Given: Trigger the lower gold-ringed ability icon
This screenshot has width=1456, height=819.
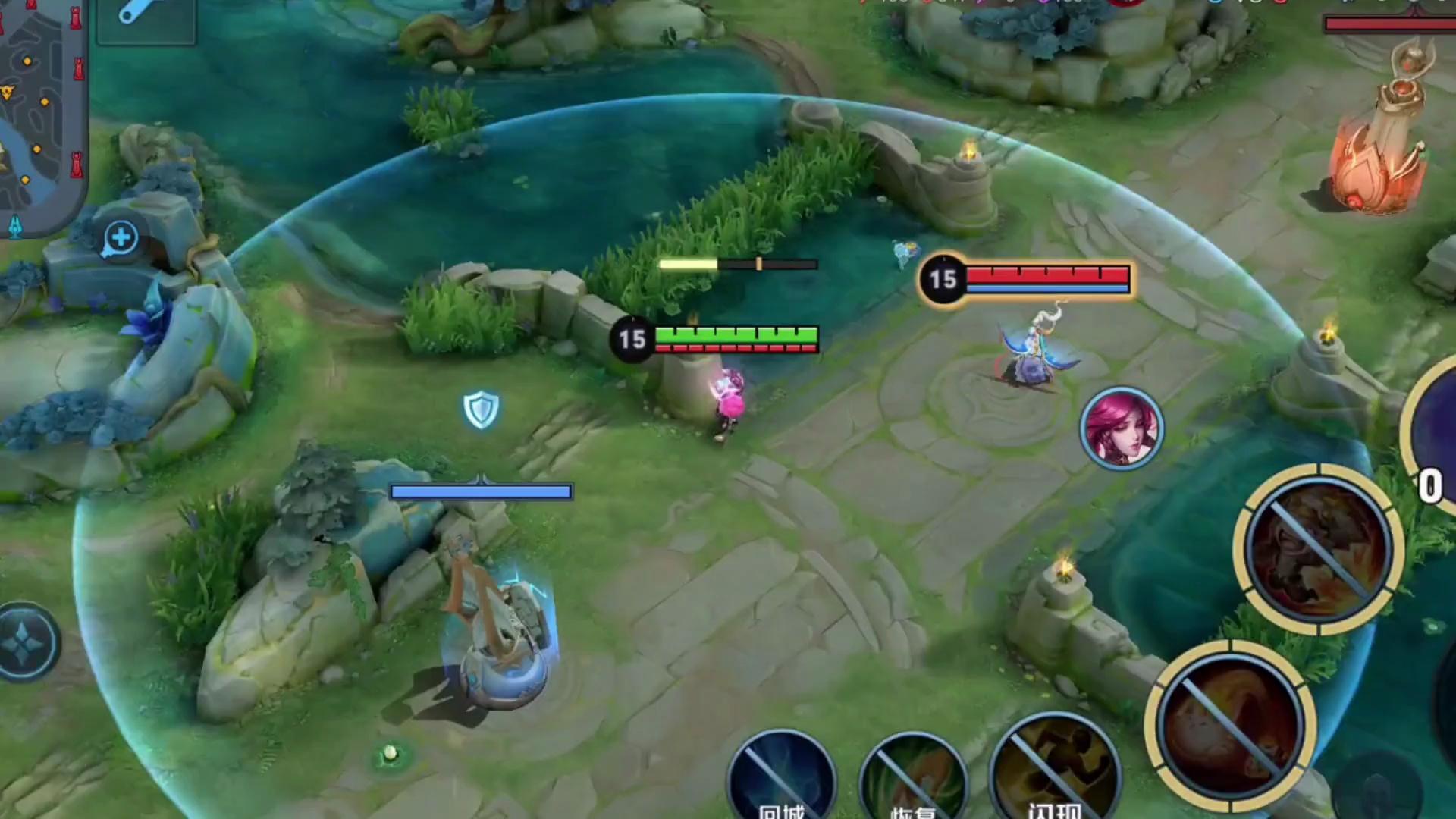Looking at the screenshot, I should pyautogui.click(x=1230, y=726).
